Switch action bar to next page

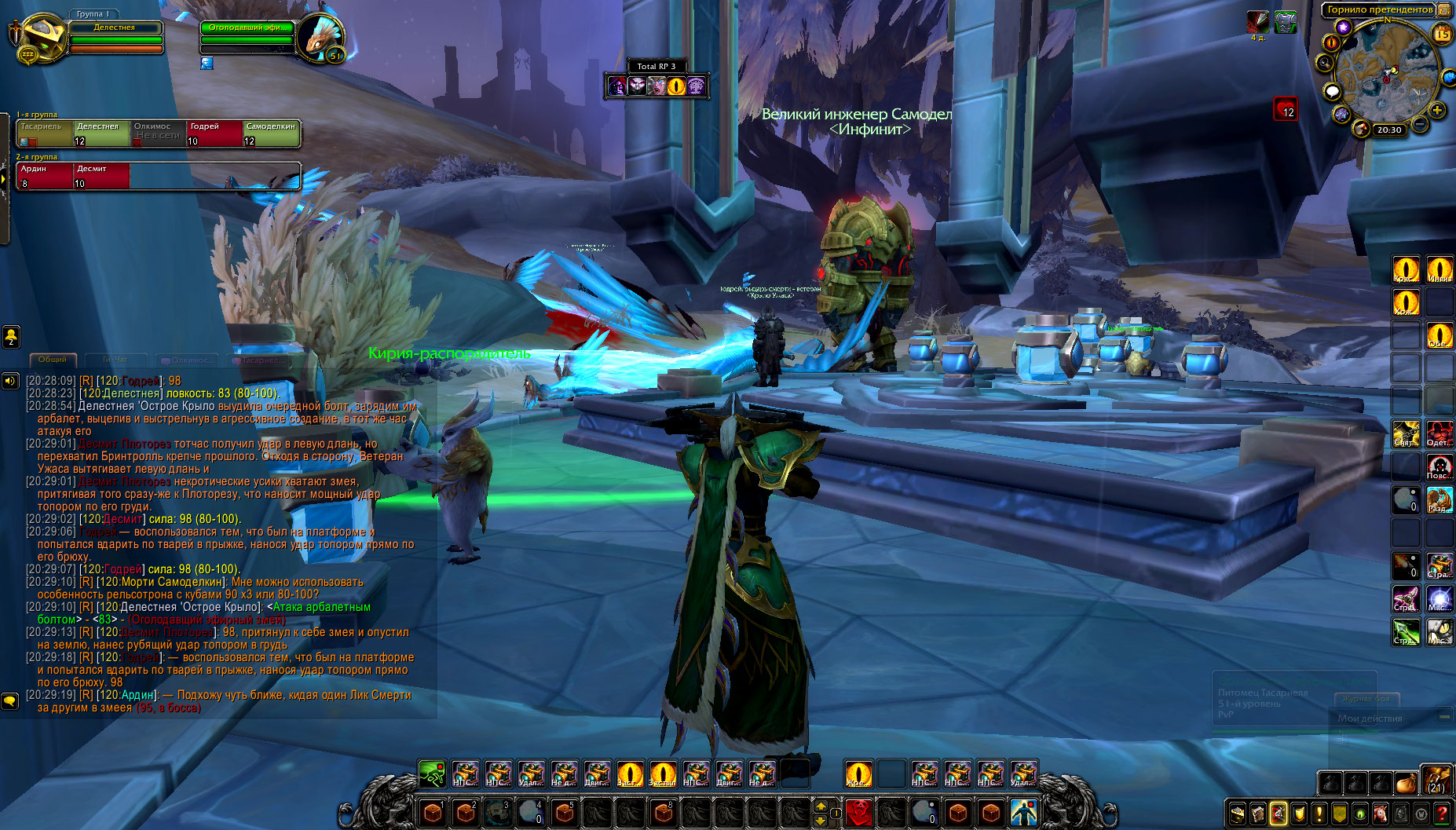821,806
